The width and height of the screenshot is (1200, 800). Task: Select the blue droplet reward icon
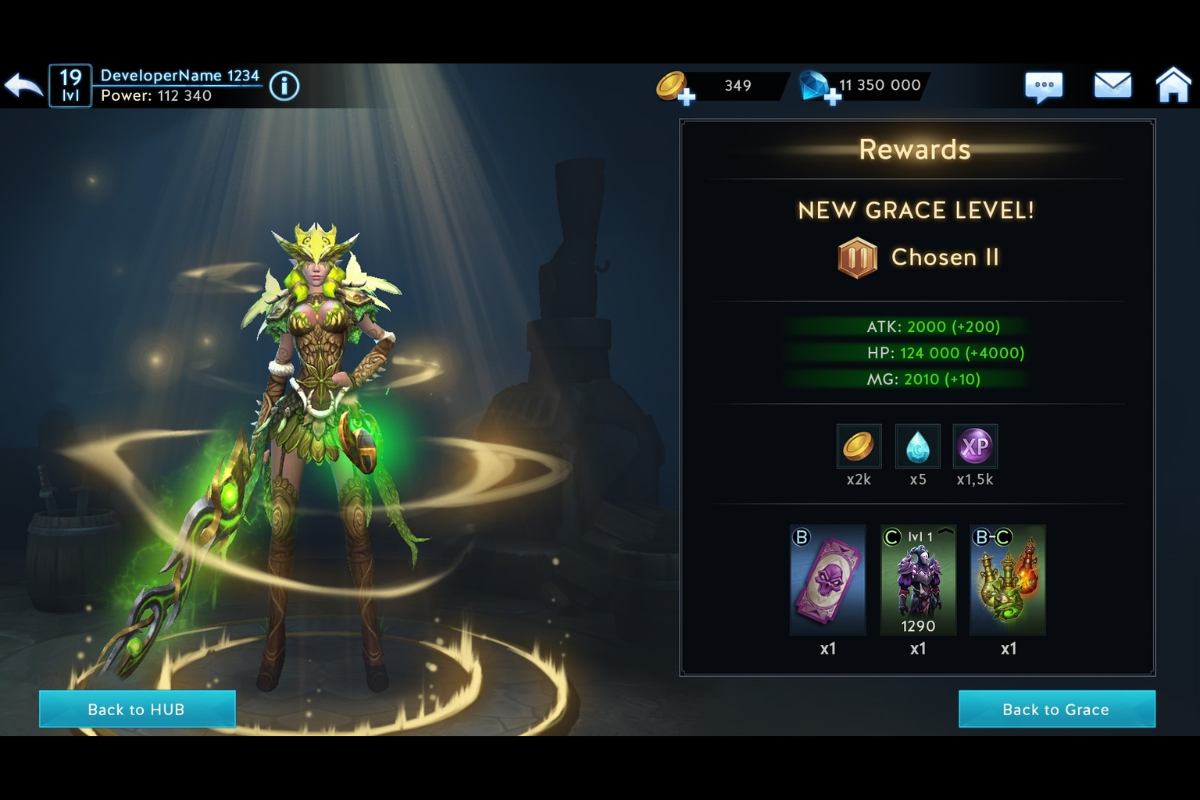(x=917, y=446)
